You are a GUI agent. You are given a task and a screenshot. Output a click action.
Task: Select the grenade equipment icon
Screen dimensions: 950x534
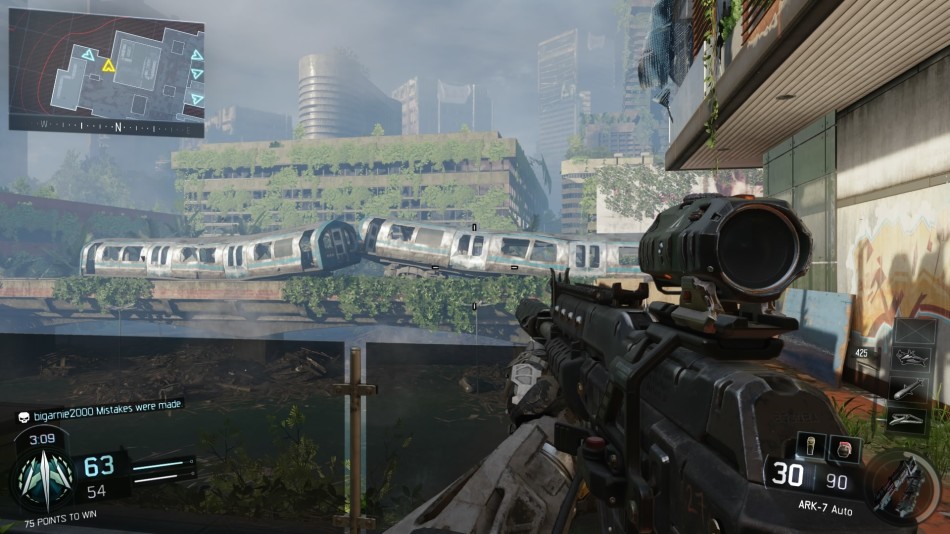point(810,446)
